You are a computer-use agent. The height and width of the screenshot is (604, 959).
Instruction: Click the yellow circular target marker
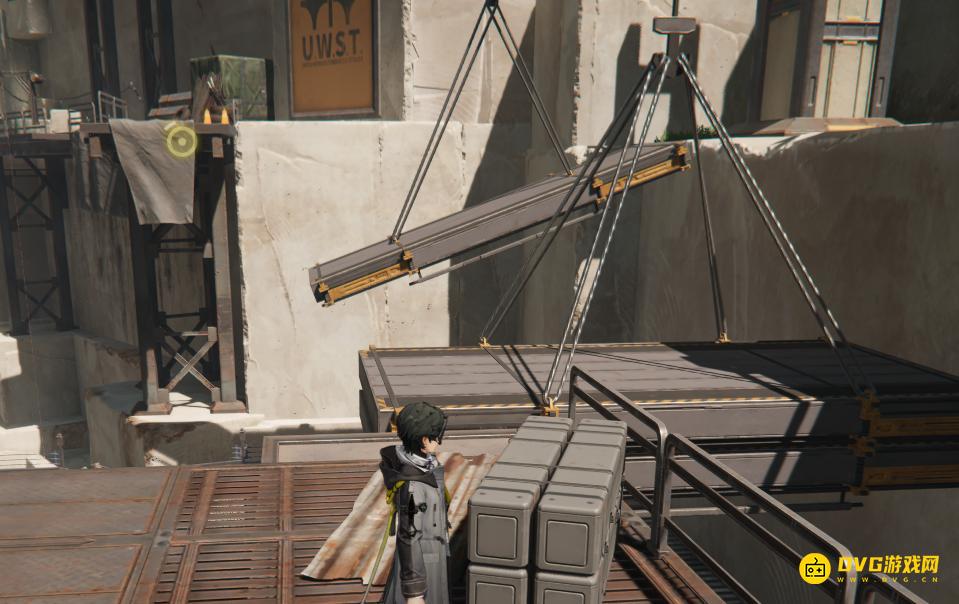tap(181, 141)
